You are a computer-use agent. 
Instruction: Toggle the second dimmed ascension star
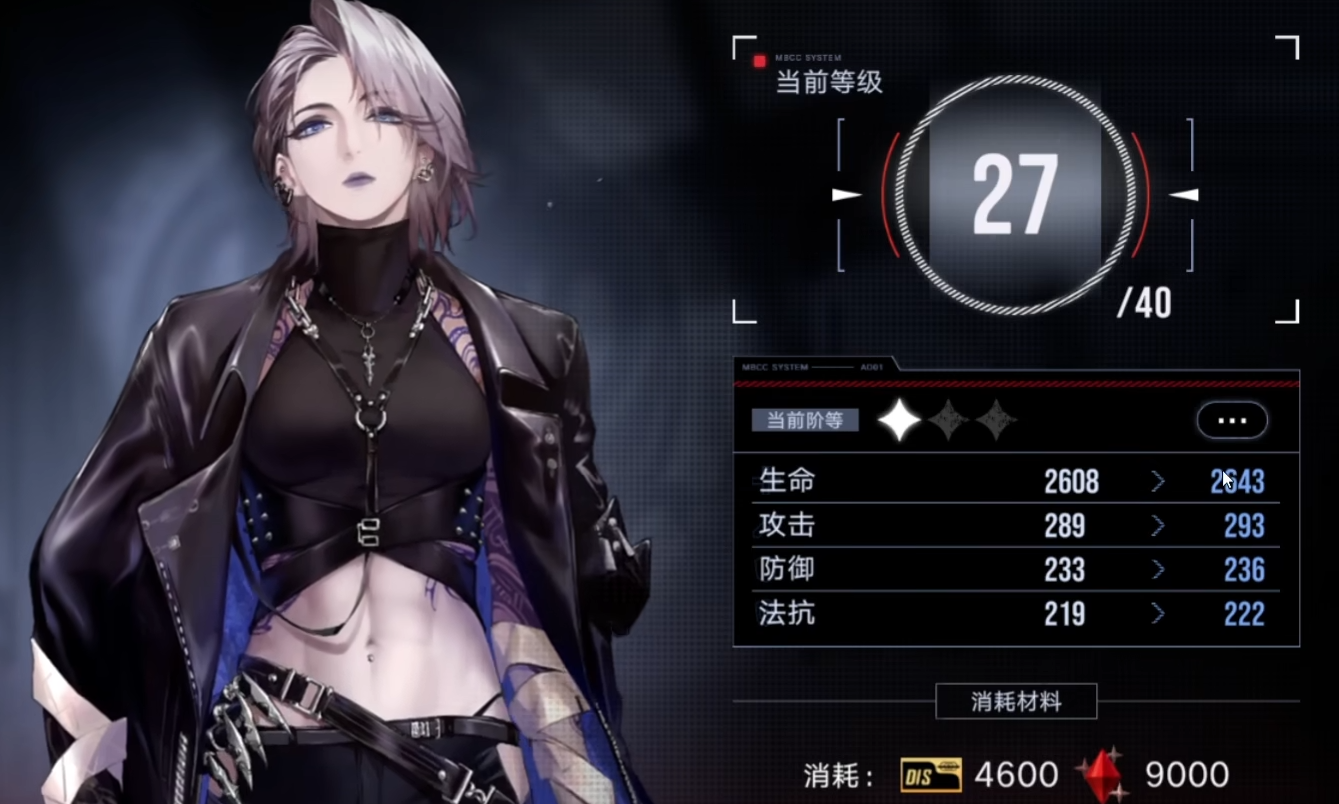tap(948, 420)
